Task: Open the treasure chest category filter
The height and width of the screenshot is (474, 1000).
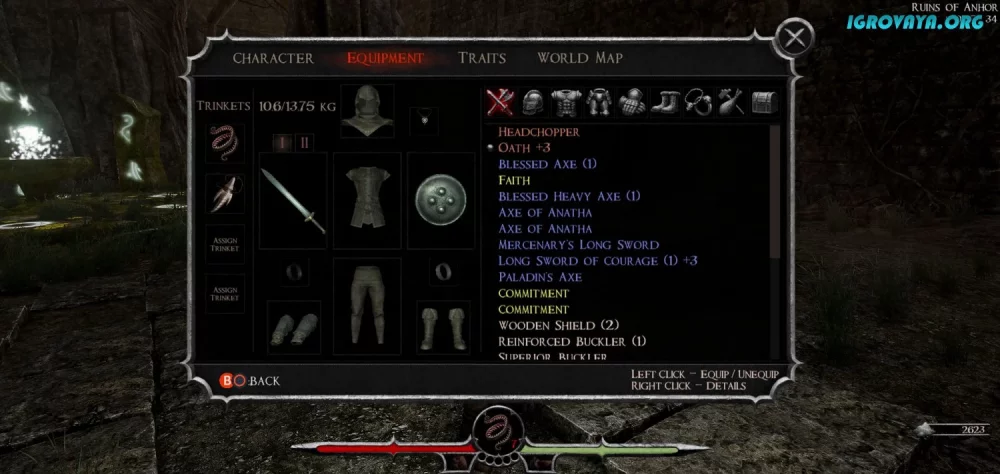Action: coord(764,102)
